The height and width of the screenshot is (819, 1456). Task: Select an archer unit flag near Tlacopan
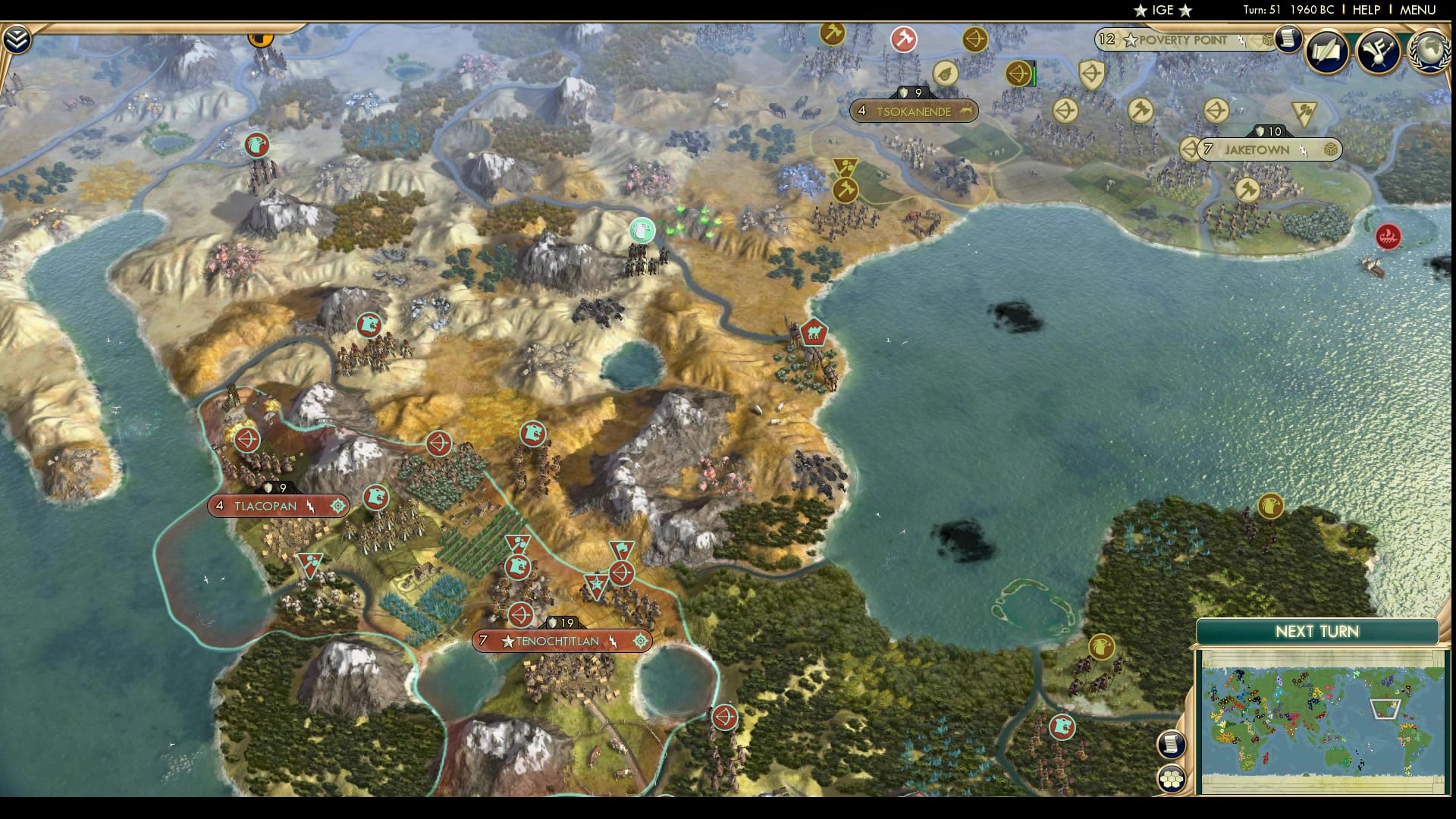coord(246,438)
